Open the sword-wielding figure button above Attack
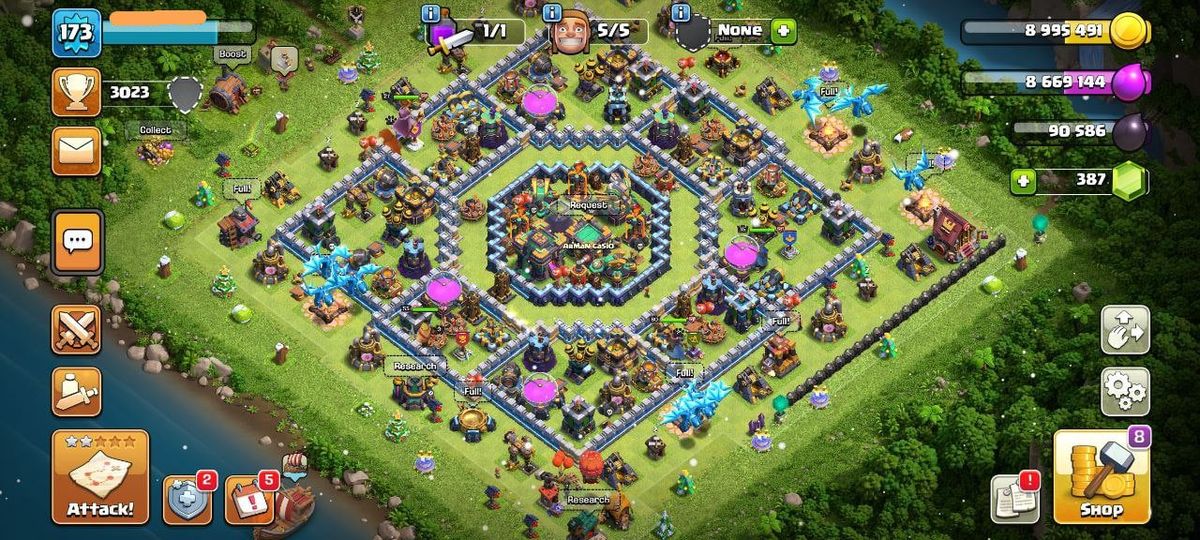The height and width of the screenshot is (540, 1200). [77, 391]
